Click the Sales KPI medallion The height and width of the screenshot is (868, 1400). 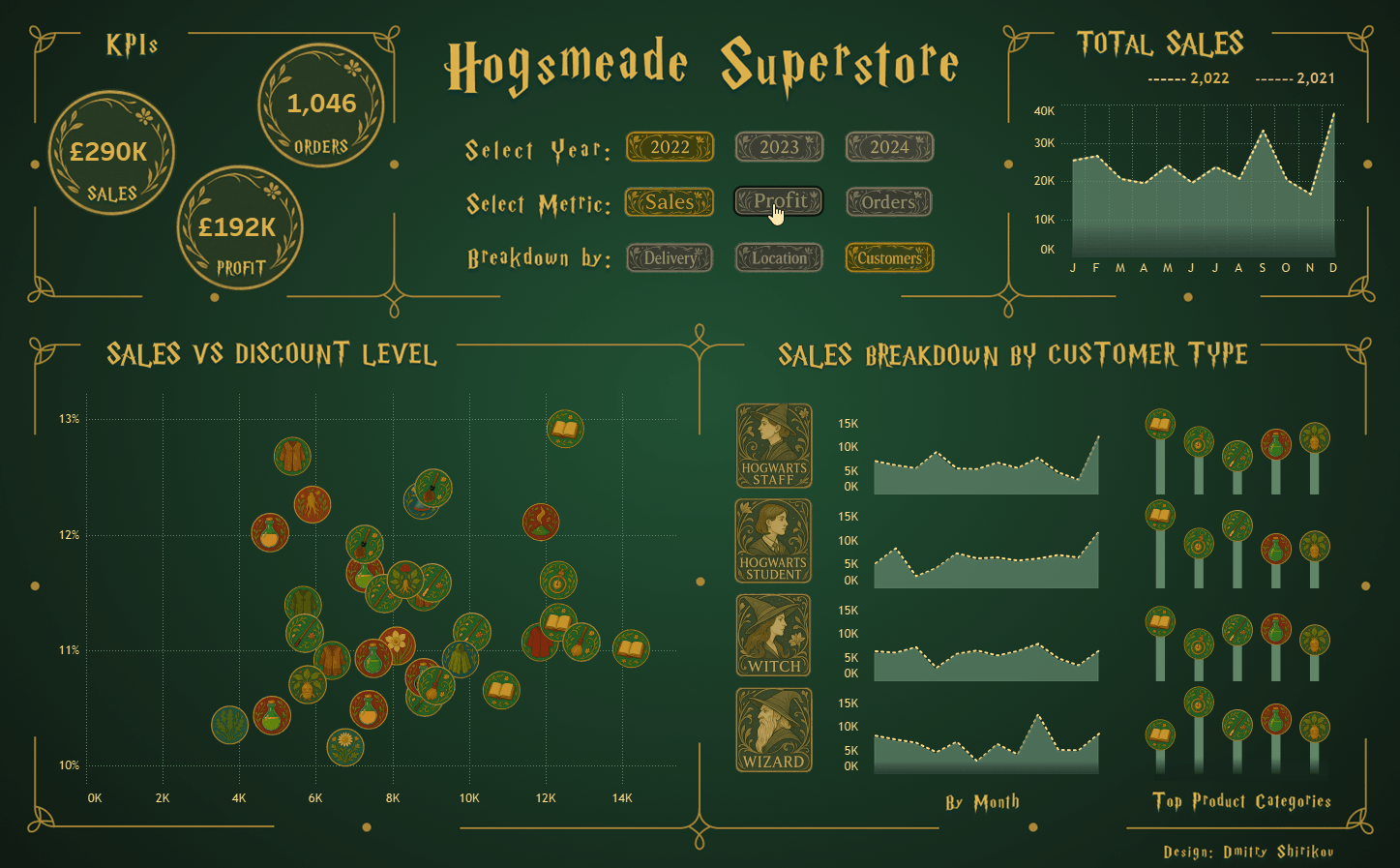pyautogui.click(x=111, y=153)
